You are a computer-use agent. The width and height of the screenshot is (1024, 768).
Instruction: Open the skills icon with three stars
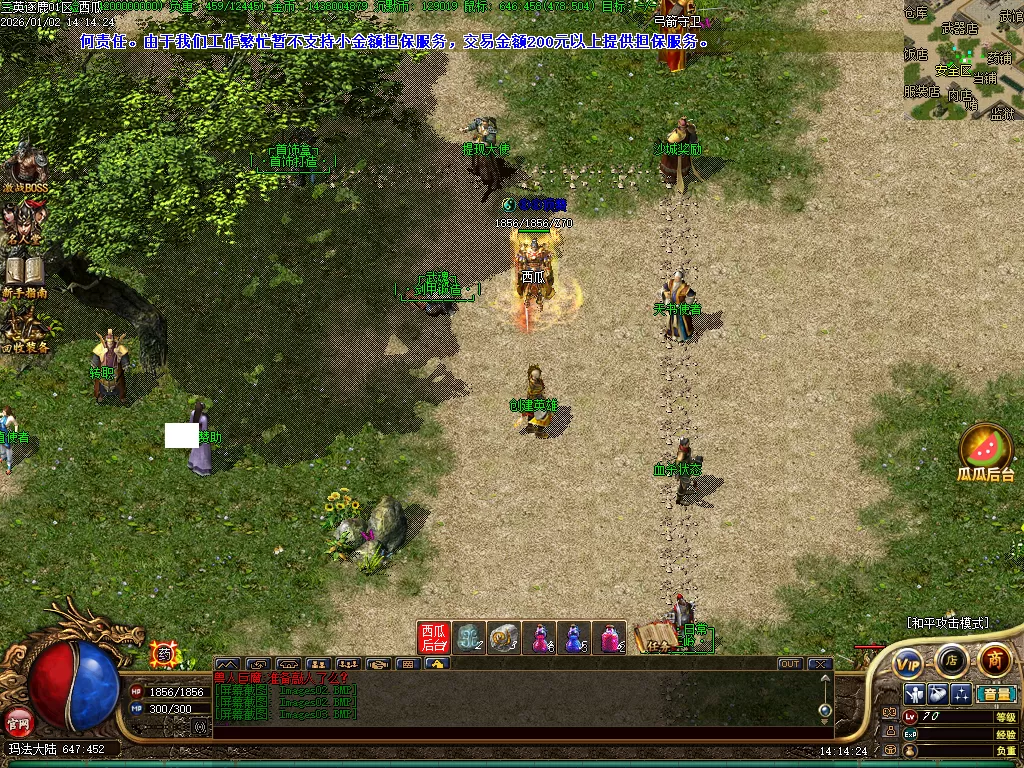[961, 694]
